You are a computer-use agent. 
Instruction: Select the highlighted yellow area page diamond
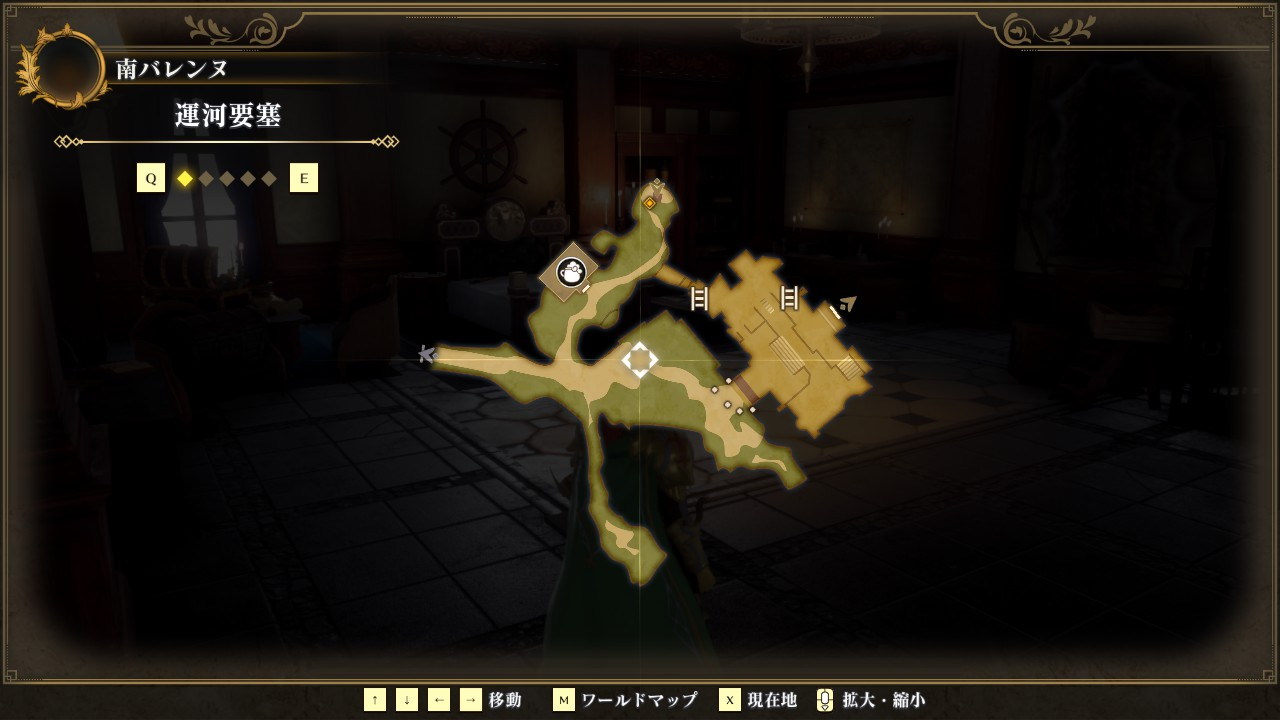[x=185, y=179]
